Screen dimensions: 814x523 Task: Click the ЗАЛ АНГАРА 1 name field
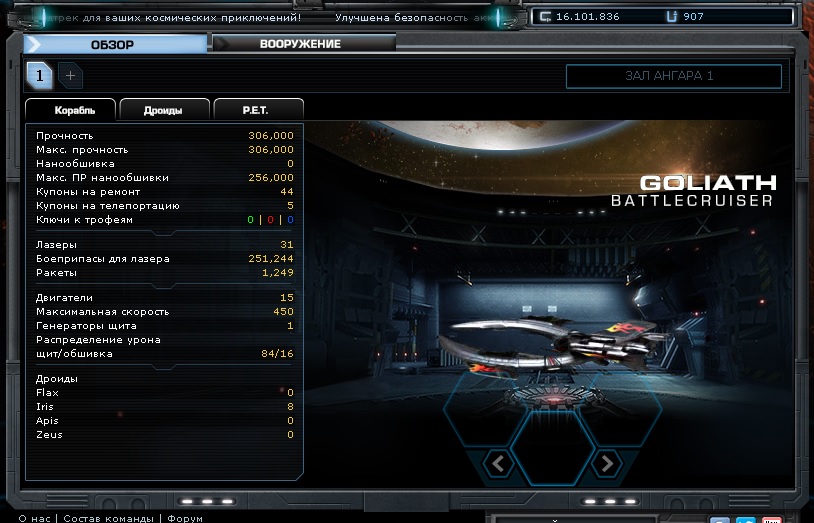pos(673,76)
